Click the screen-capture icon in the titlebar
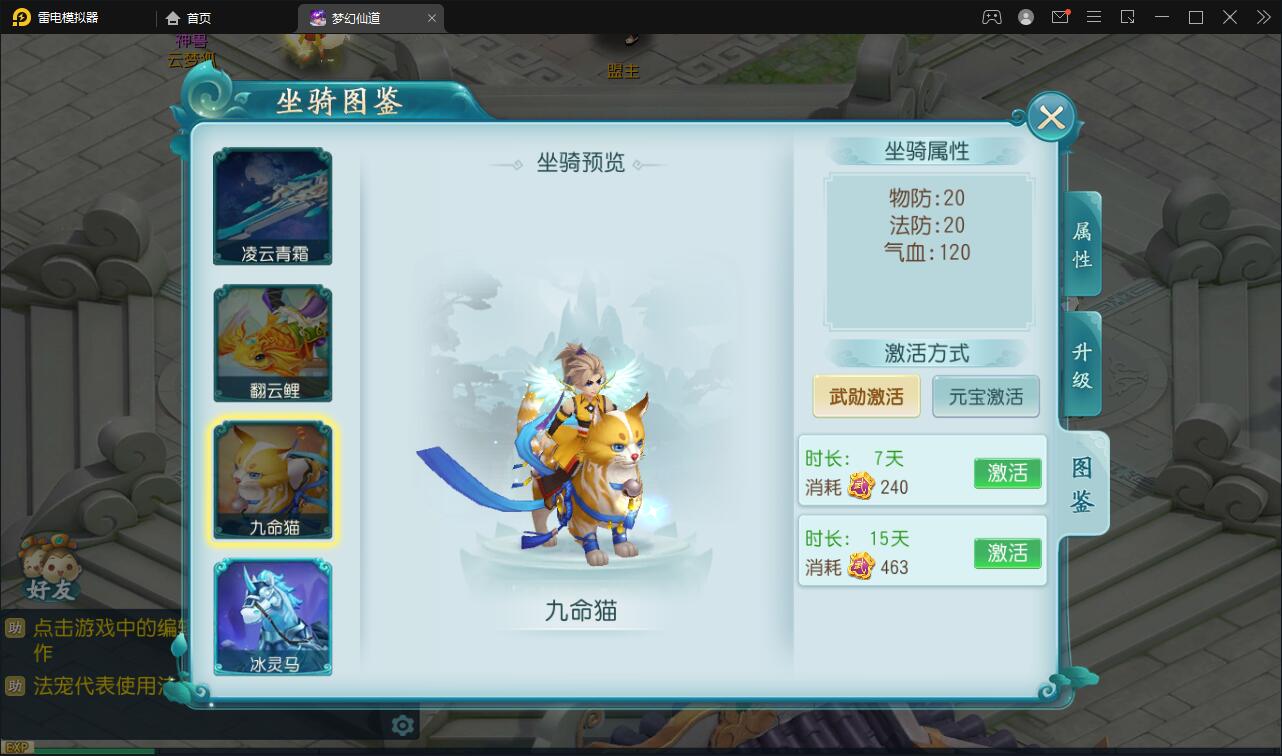1282x756 pixels. click(x=1128, y=17)
